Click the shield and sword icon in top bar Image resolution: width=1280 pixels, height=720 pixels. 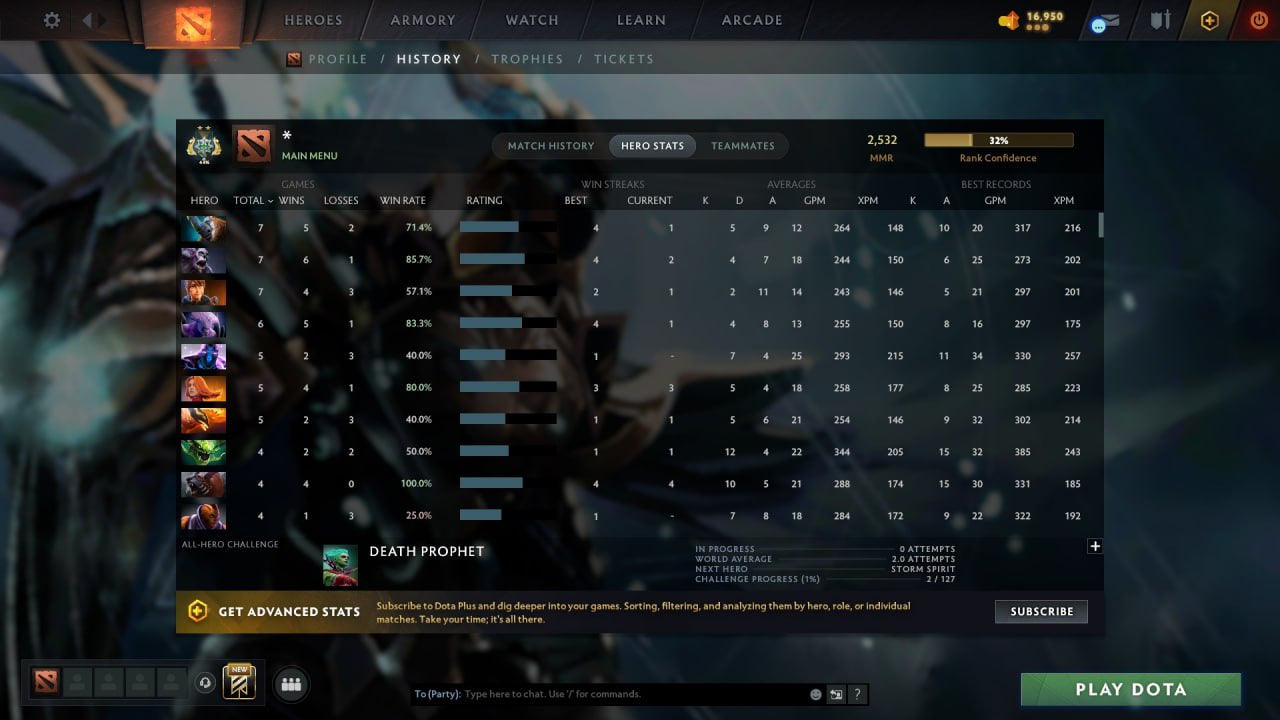[1159, 20]
